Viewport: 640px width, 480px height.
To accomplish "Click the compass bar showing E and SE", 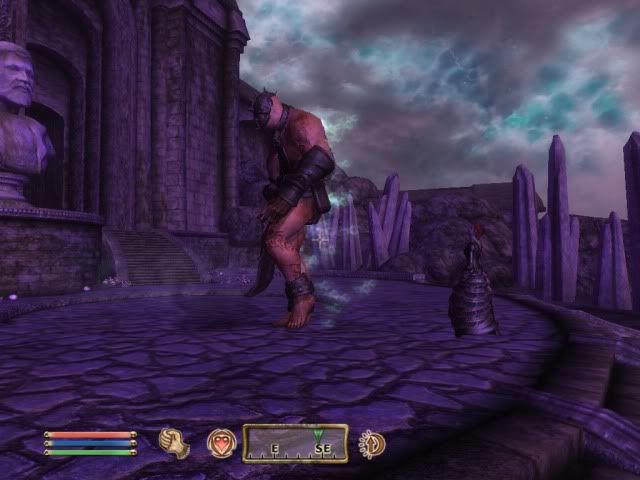I will point(295,443).
